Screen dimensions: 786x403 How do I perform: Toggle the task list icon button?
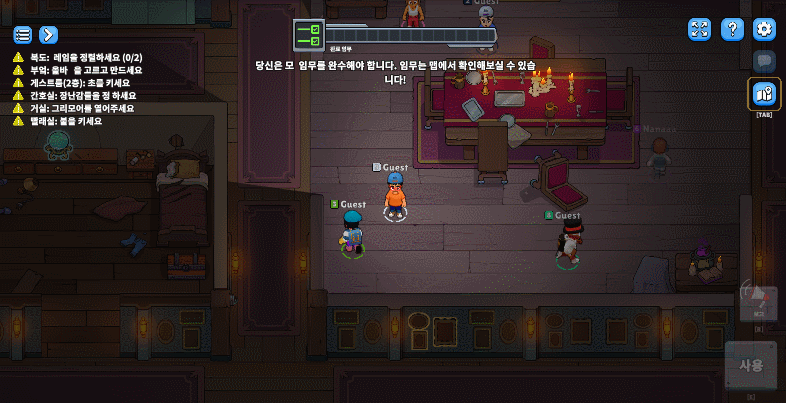pyautogui.click(x=22, y=35)
